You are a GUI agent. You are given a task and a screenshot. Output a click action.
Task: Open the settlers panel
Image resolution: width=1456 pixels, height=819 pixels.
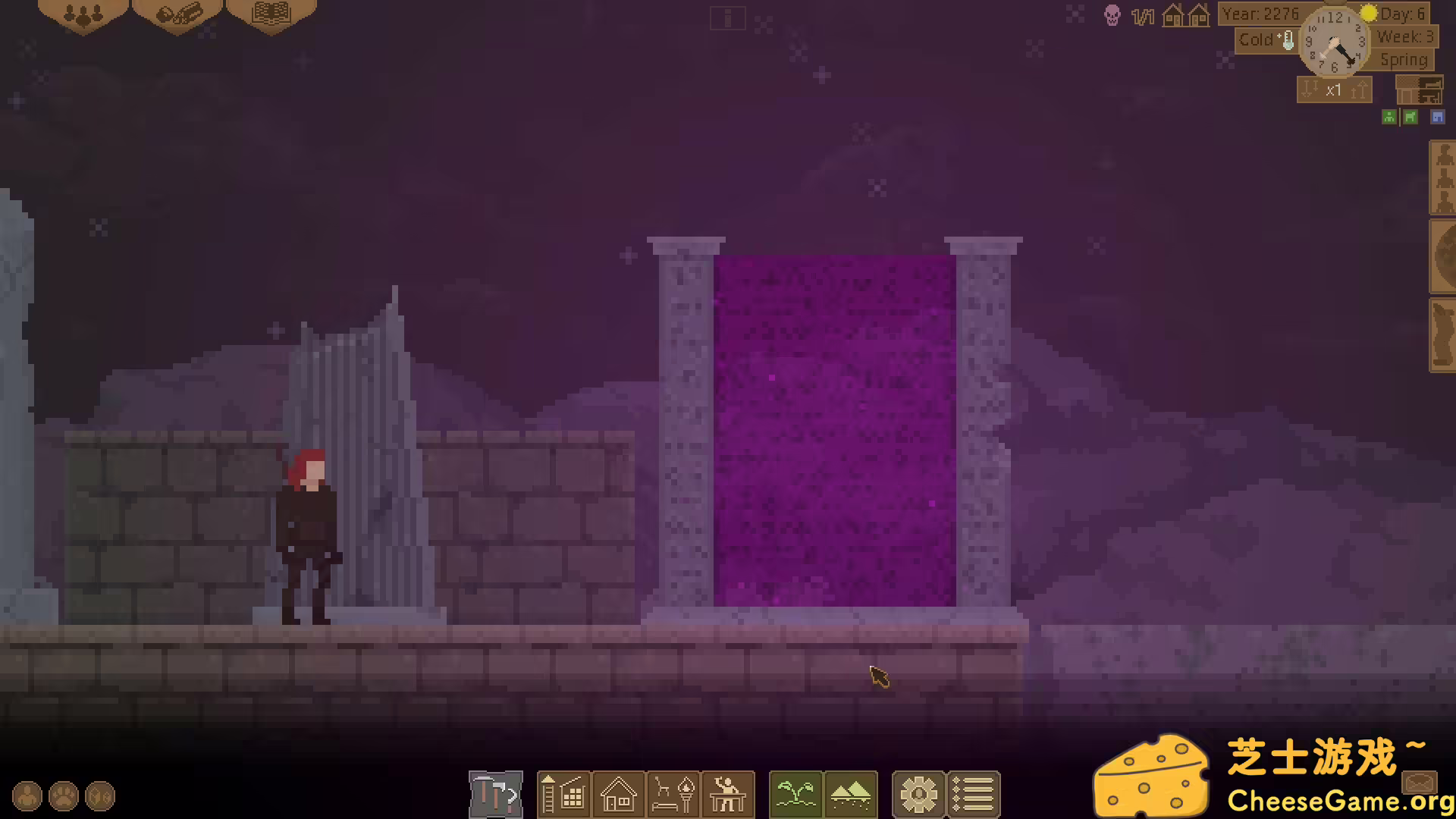click(x=83, y=14)
